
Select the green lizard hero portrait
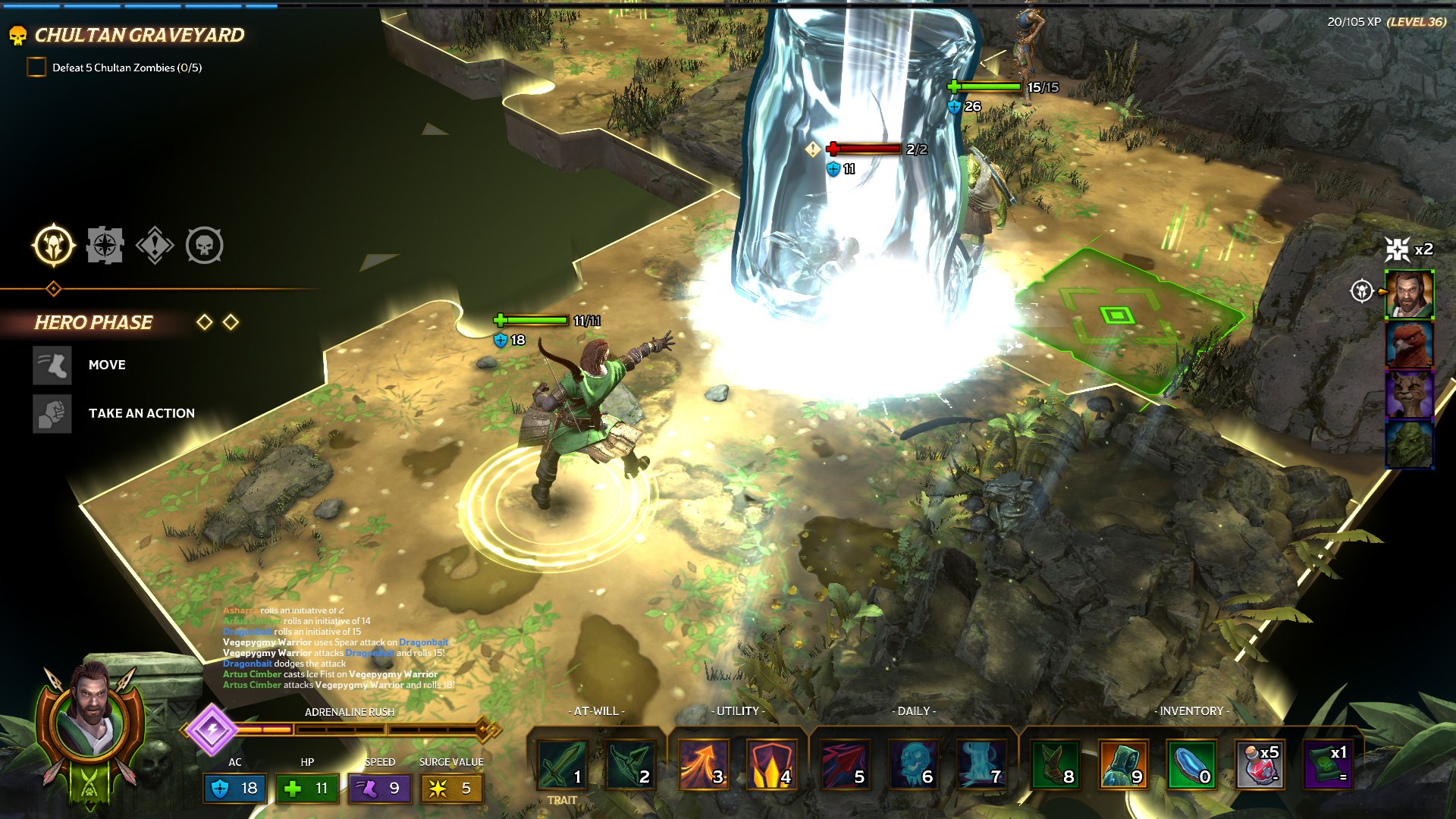pyautogui.click(x=1409, y=444)
